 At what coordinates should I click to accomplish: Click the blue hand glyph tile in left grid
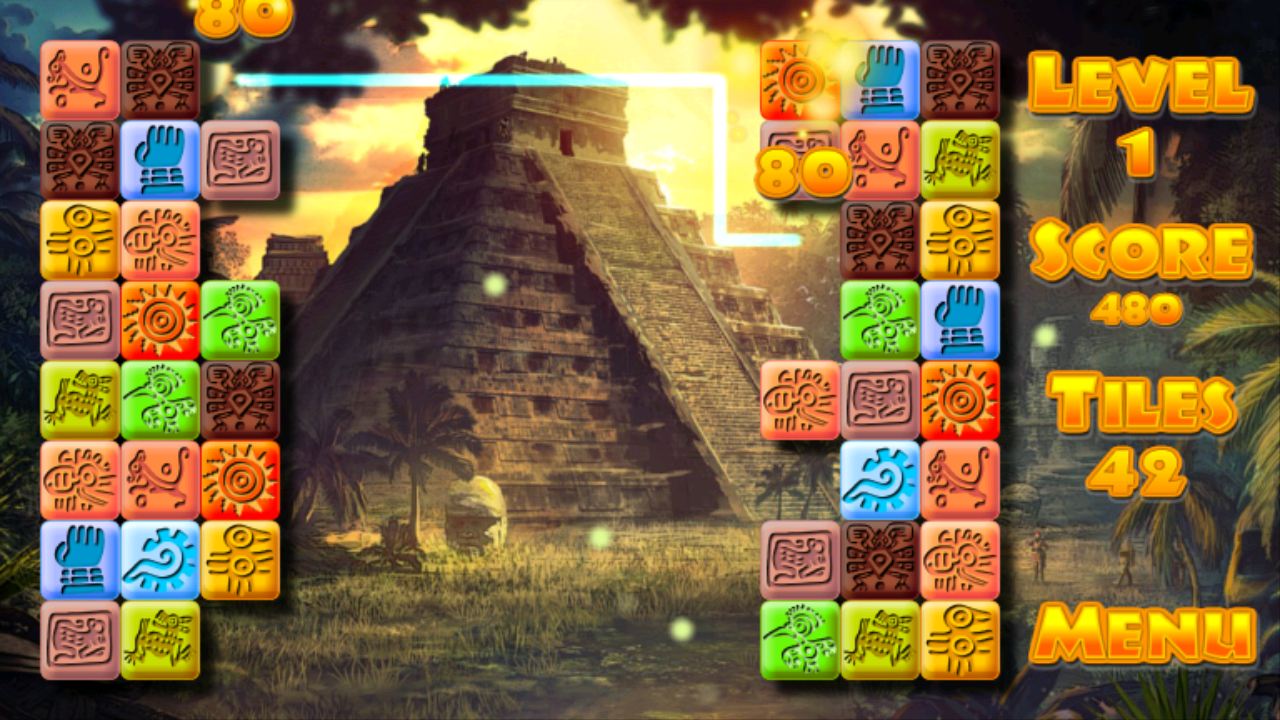tap(160, 160)
